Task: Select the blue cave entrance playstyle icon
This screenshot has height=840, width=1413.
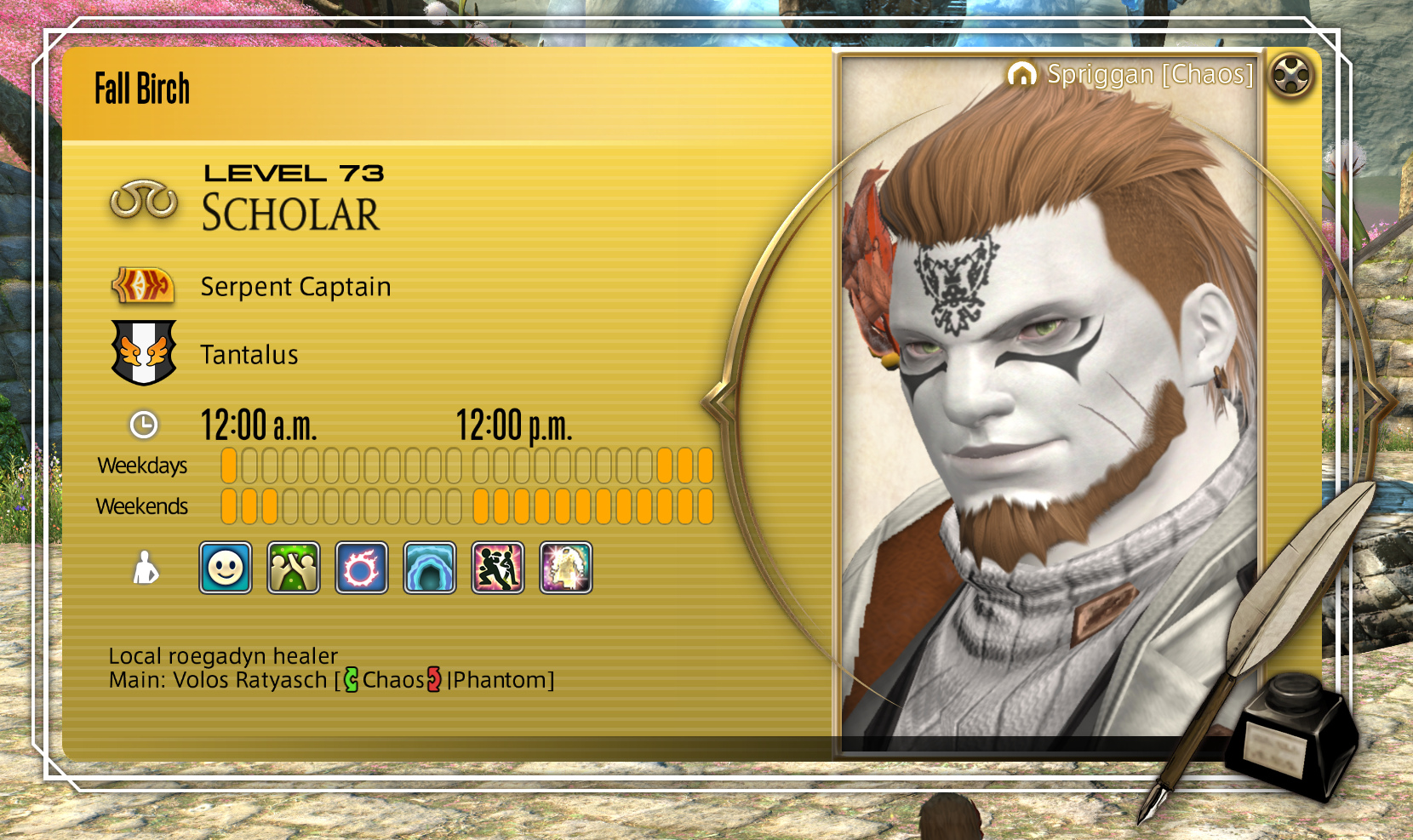Action: tap(430, 568)
